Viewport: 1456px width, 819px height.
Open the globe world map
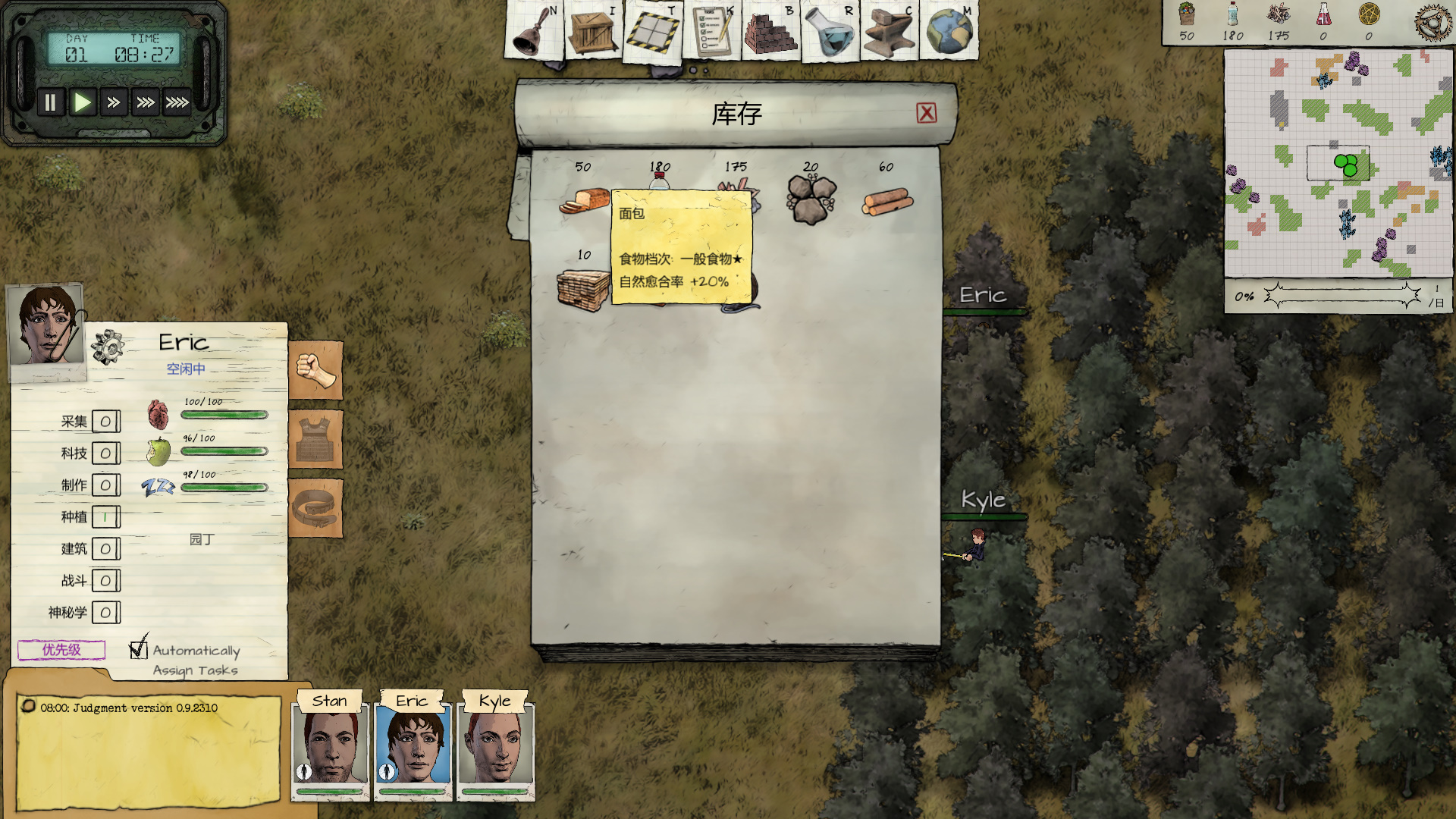[949, 32]
